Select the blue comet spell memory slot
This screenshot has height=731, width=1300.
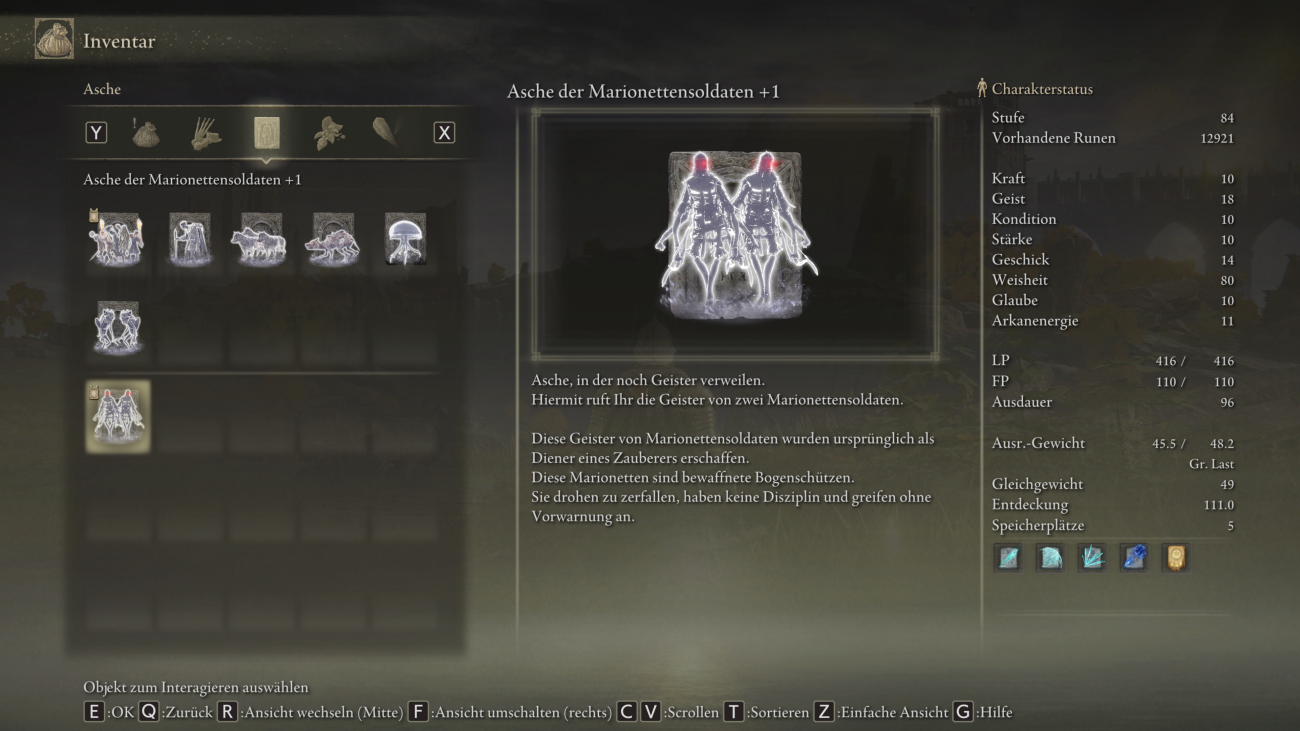tap(1133, 558)
